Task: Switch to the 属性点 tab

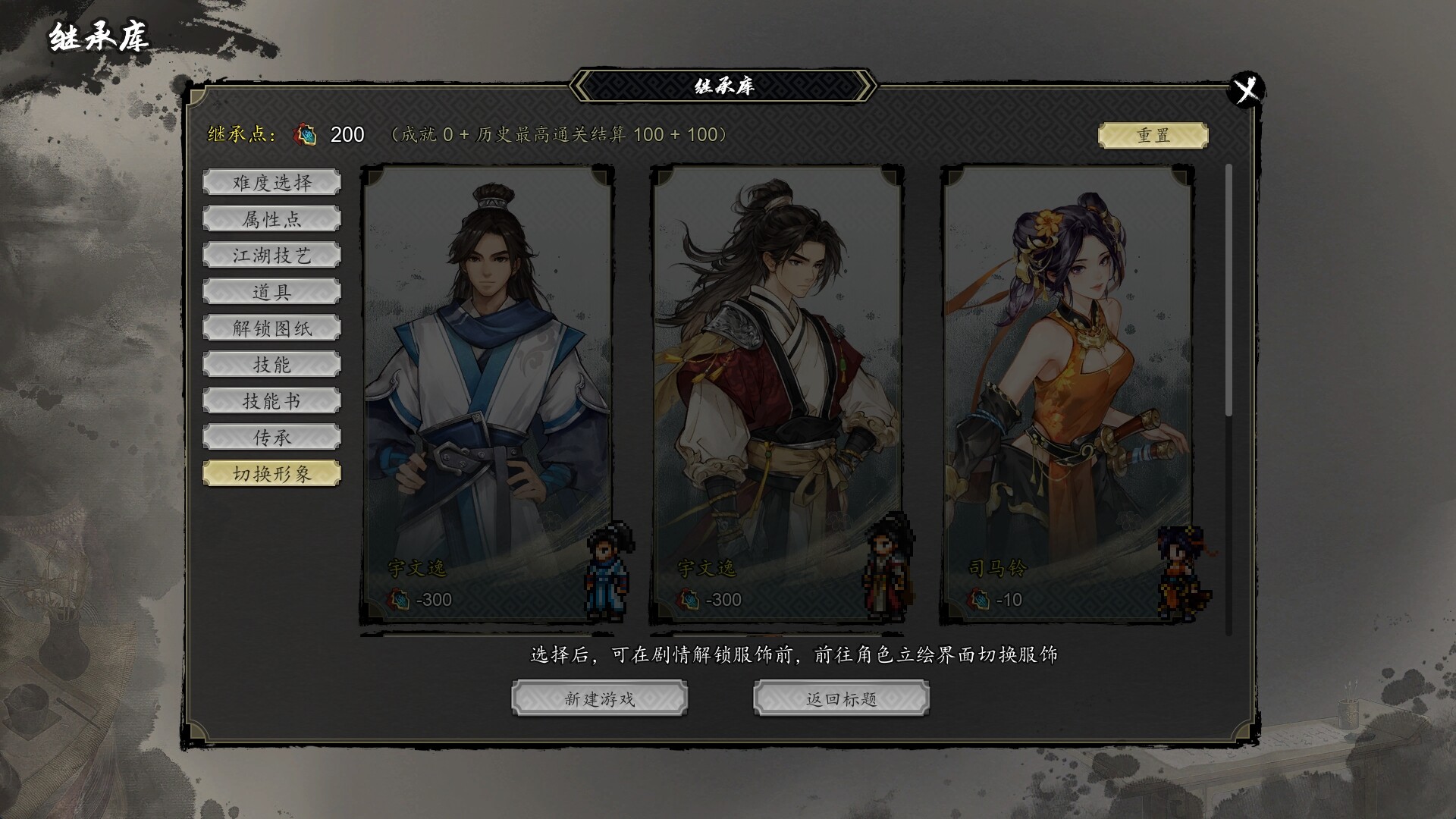Action: coord(271,219)
